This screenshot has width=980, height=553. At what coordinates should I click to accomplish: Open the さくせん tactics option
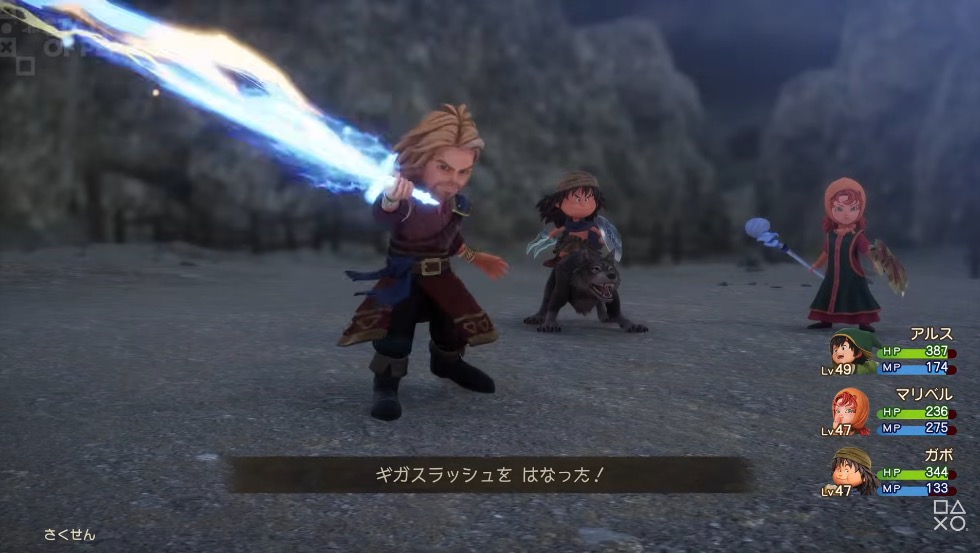click(69, 535)
